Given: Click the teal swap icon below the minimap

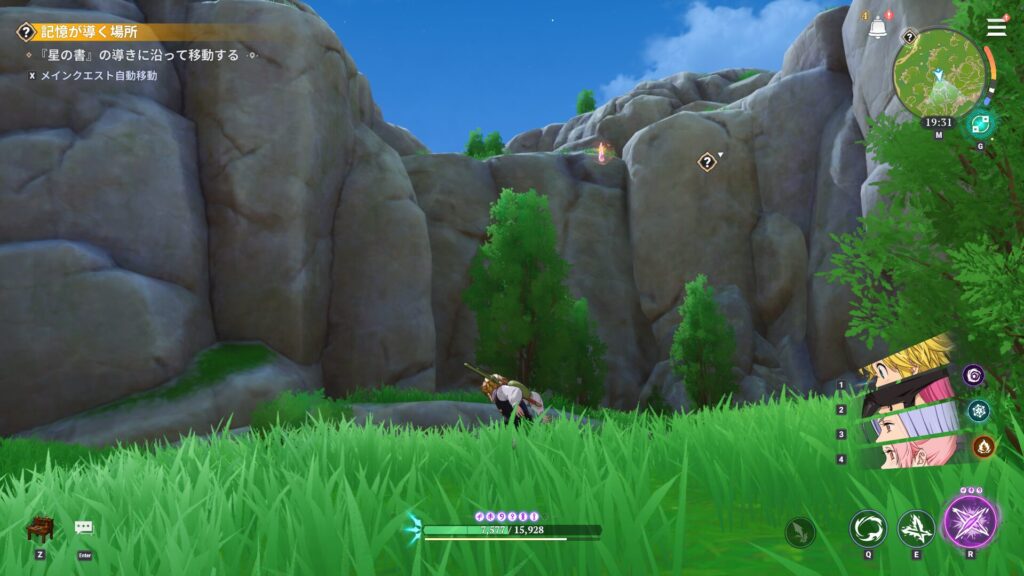Looking at the screenshot, I should point(977,126).
